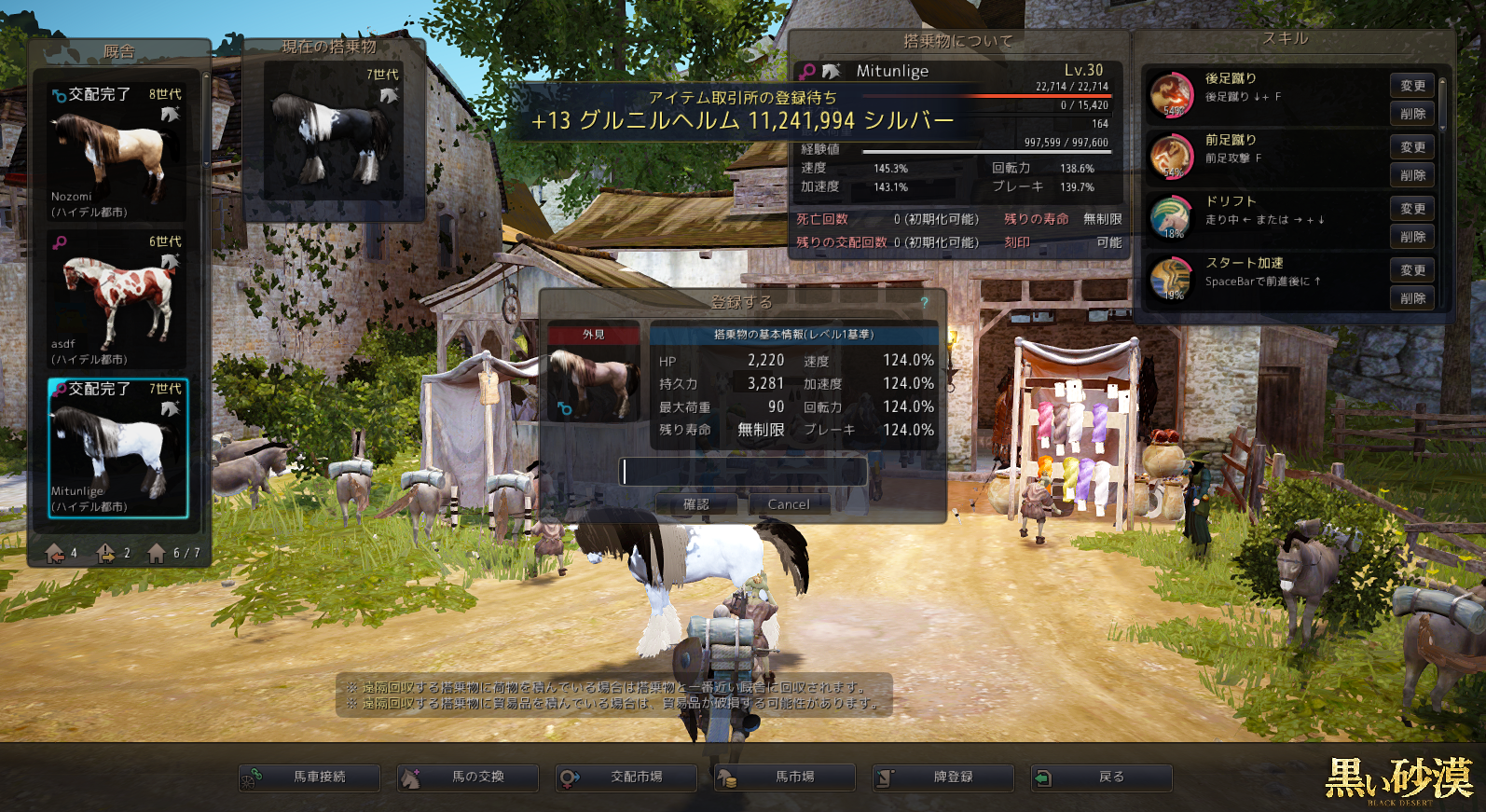Delete the 前足蹴り skill

pyautogui.click(x=1412, y=175)
